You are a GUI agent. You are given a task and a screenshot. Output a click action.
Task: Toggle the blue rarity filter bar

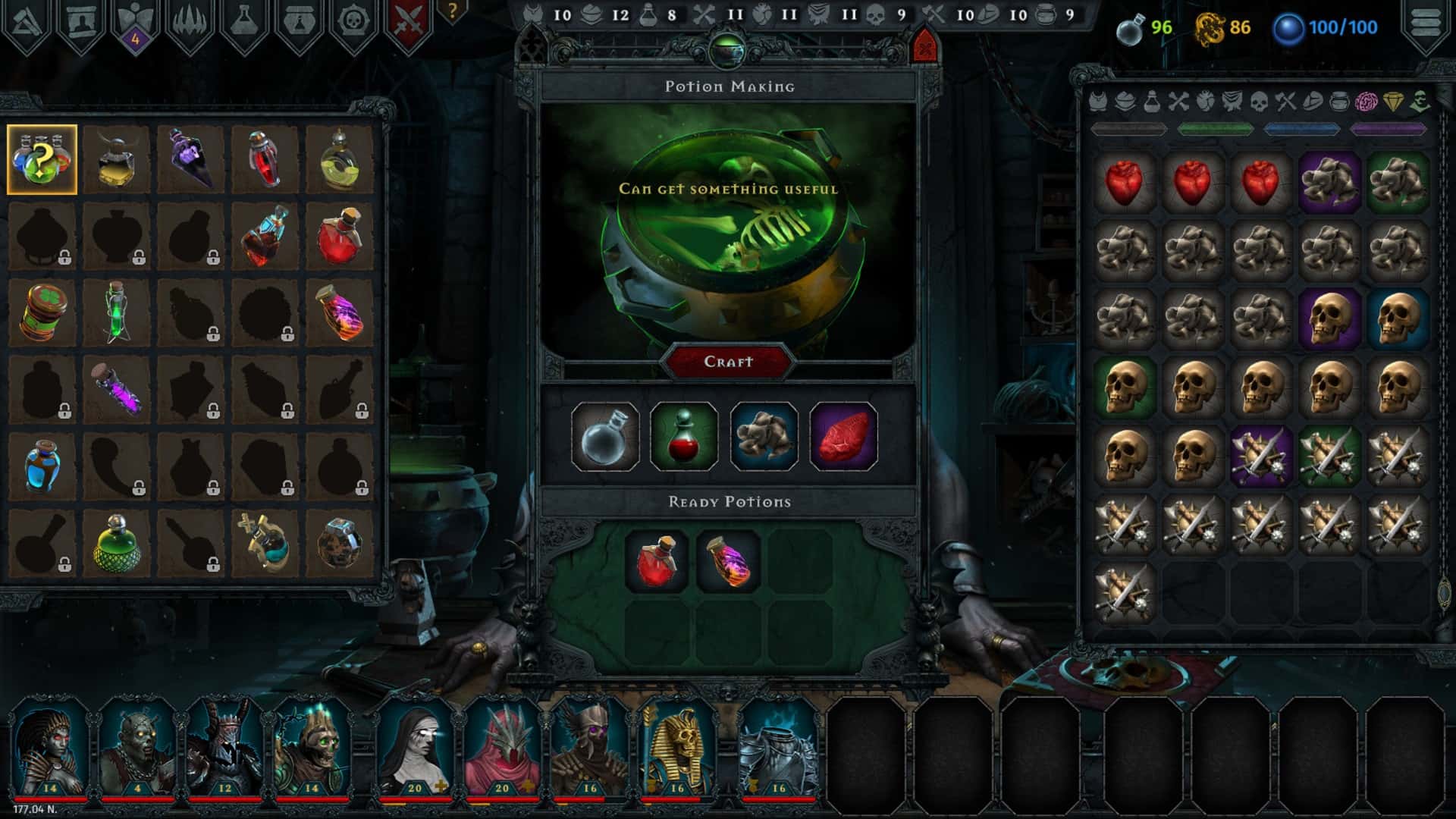click(x=1301, y=129)
